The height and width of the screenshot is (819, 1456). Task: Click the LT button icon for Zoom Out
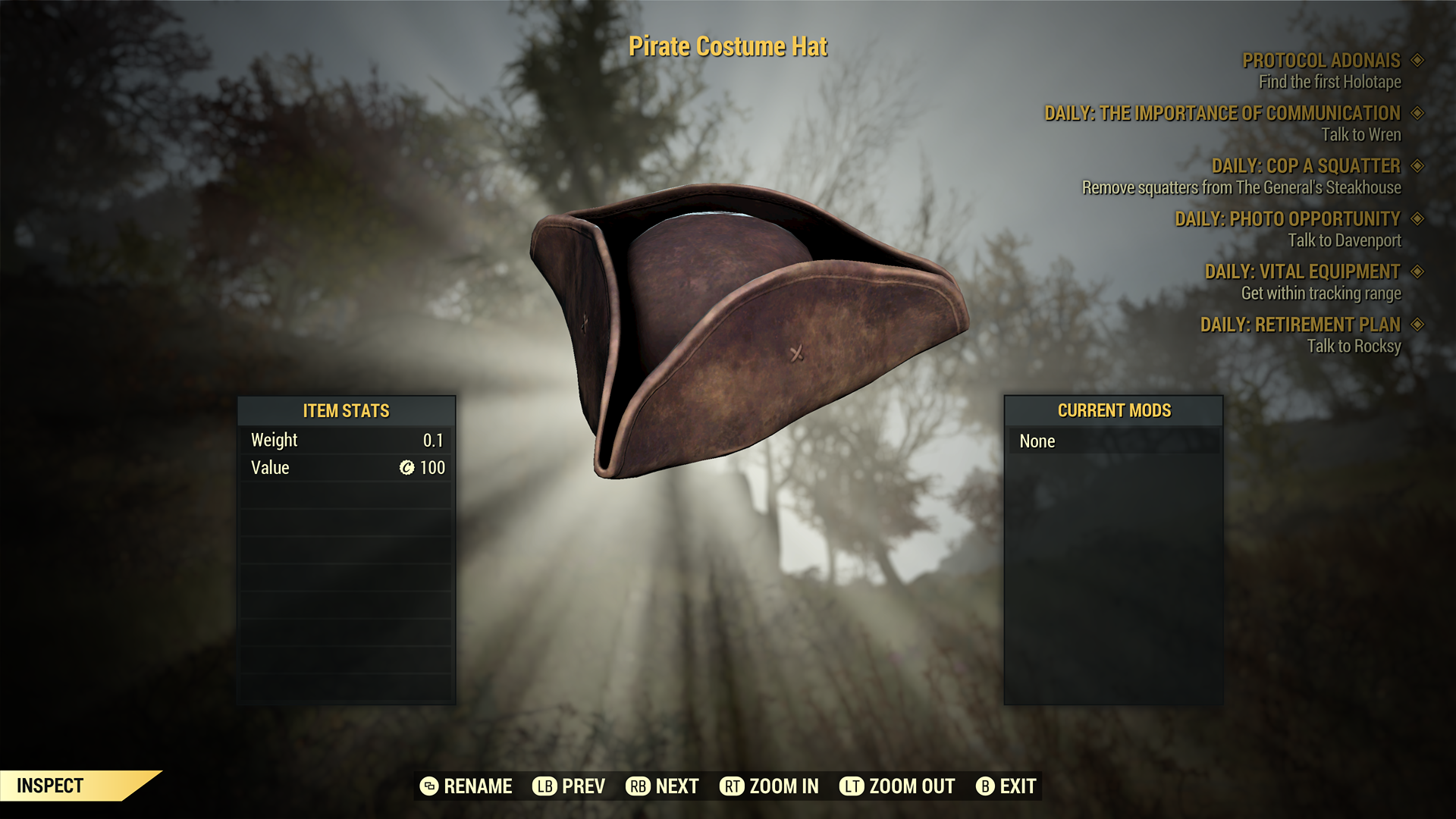(851, 786)
